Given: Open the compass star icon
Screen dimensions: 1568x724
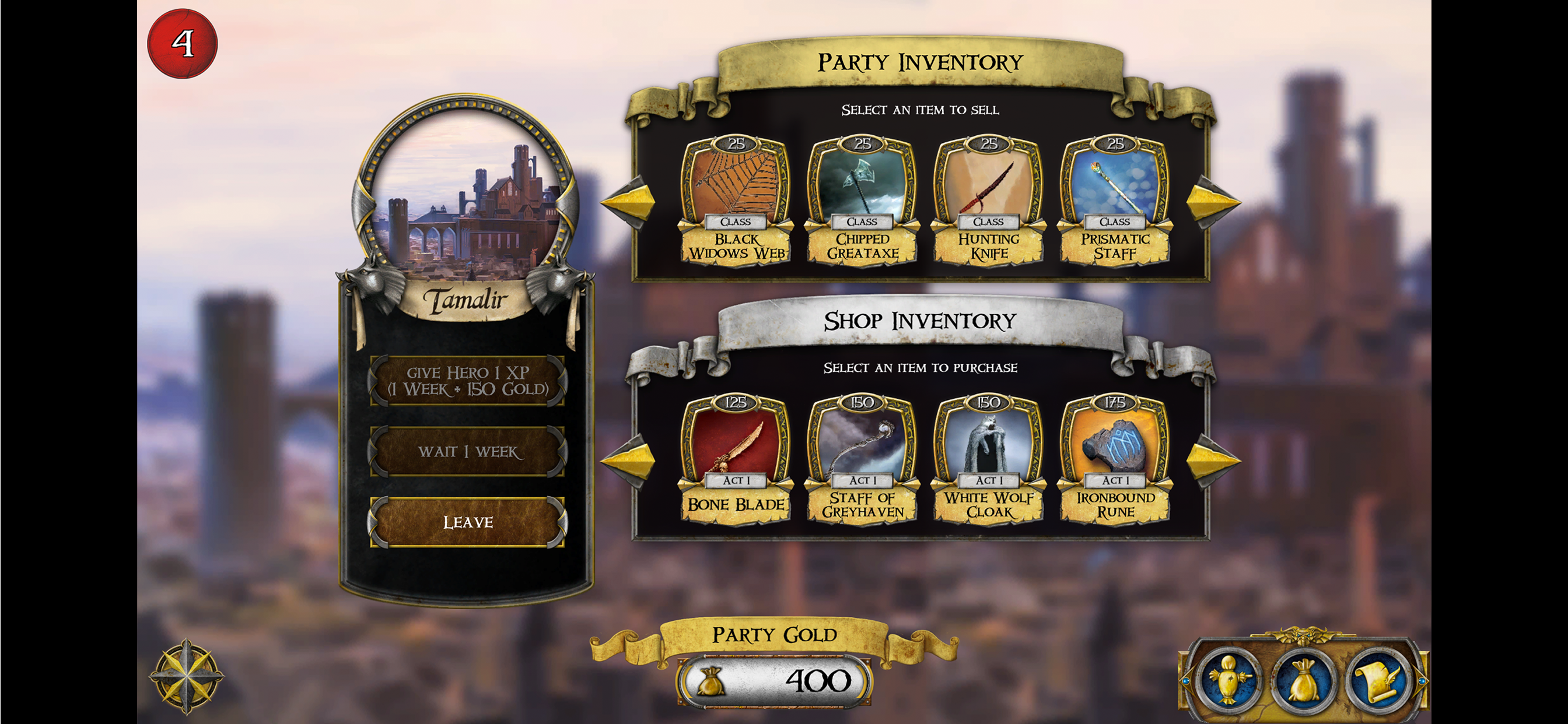Looking at the screenshot, I should [x=186, y=676].
